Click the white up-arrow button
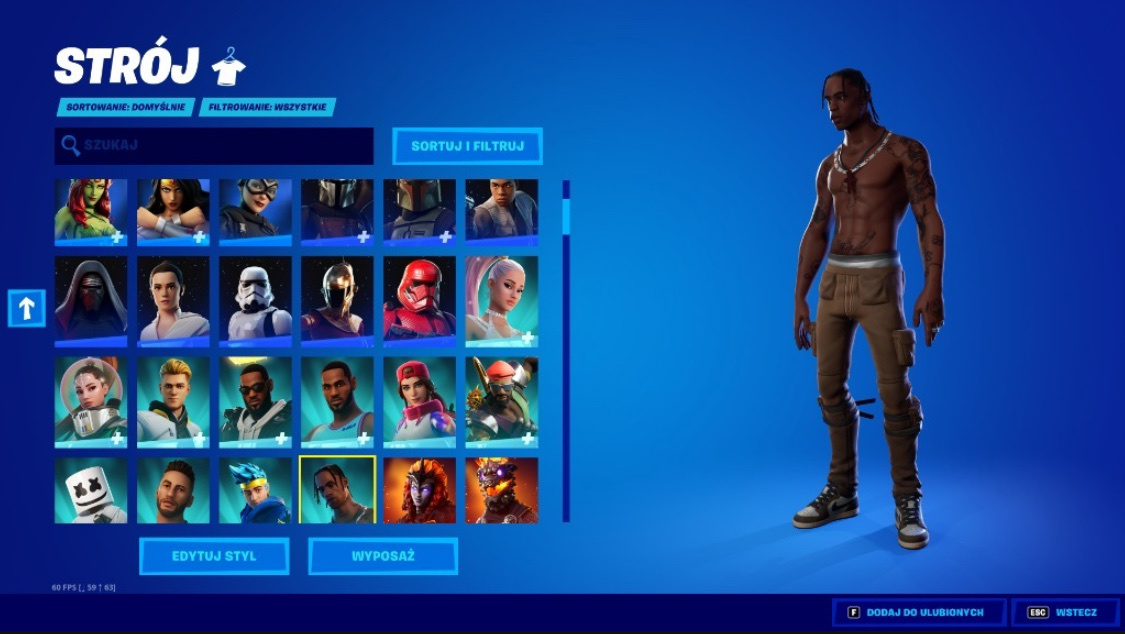1125x634 pixels. [27, 308]
